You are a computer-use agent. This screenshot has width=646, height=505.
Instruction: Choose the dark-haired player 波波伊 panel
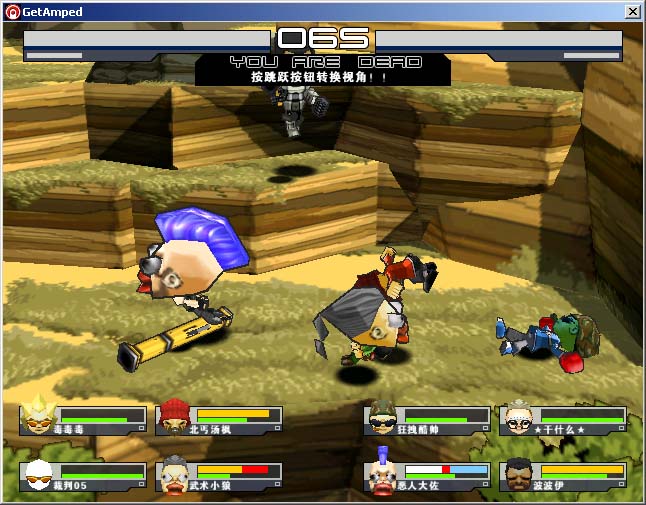(563, 476)
